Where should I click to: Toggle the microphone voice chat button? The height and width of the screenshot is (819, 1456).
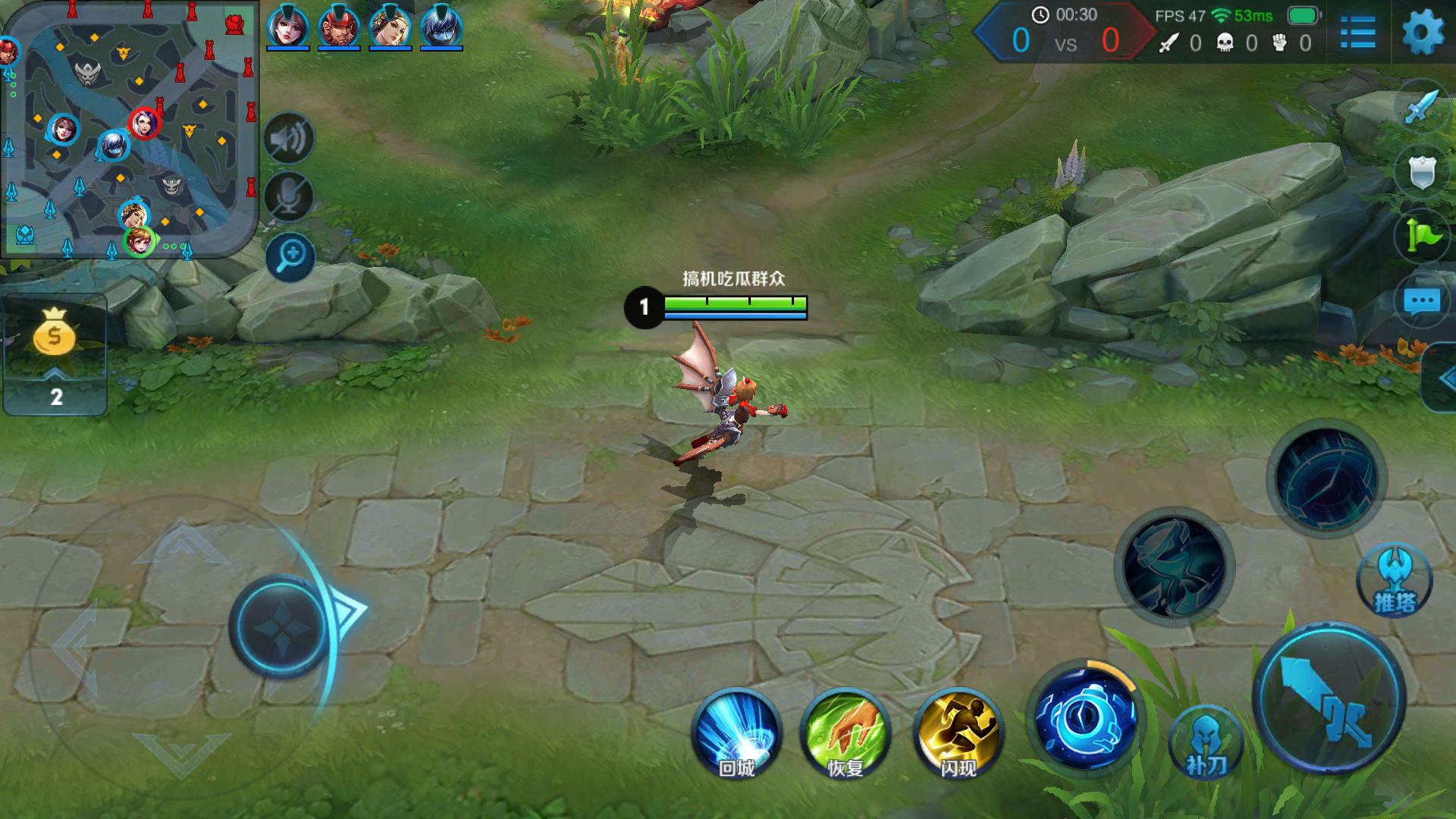click(x=289, y=197)
